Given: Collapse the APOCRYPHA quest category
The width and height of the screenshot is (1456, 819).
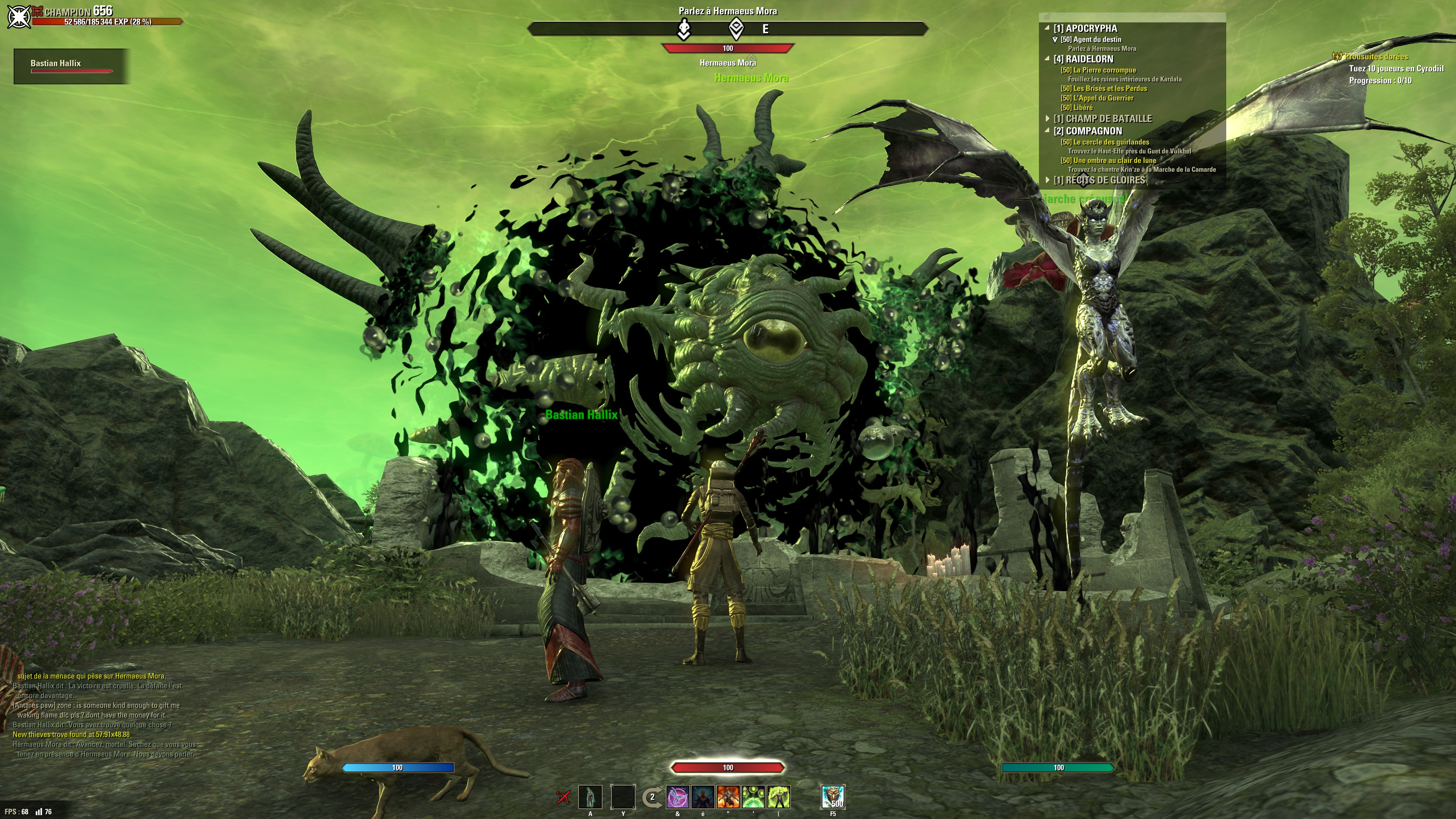Looking at the screenshot, I should [1047, 28].
